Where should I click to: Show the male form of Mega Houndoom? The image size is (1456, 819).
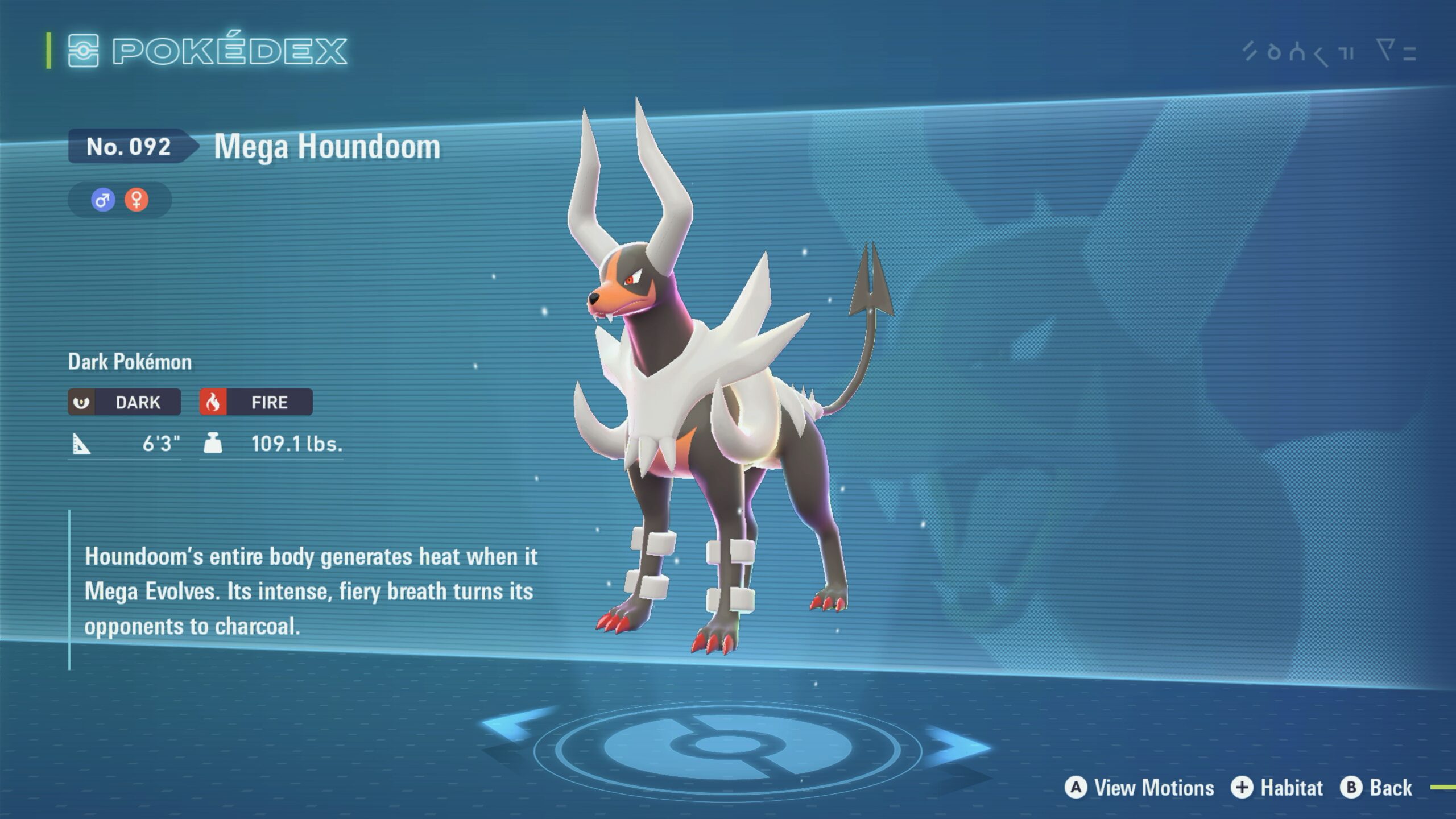pyautogui.click(x=103, y=200)
